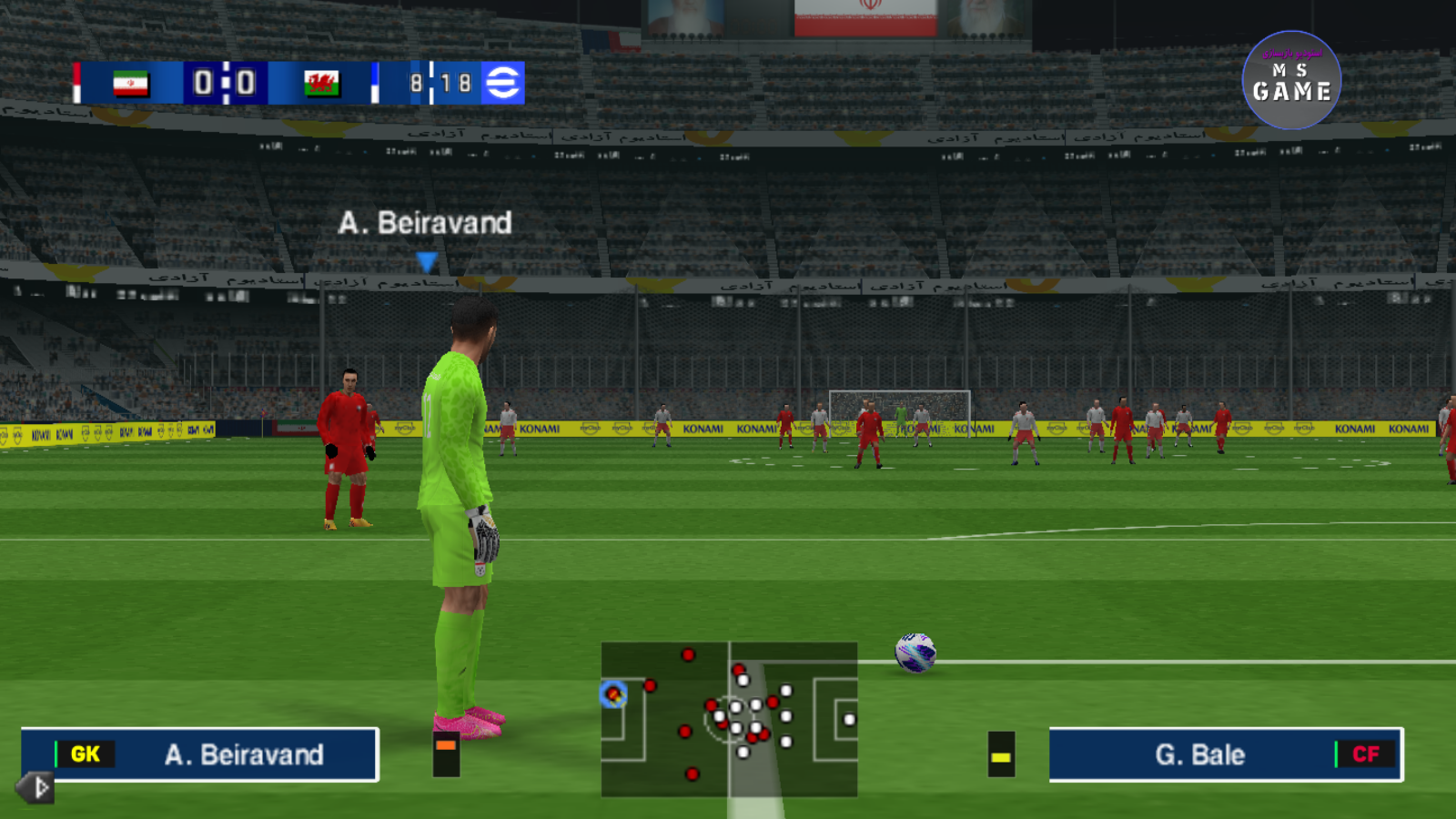1456x819 pixels.
Task: Click the red CF position badge
Action: tap(1367, 754)
